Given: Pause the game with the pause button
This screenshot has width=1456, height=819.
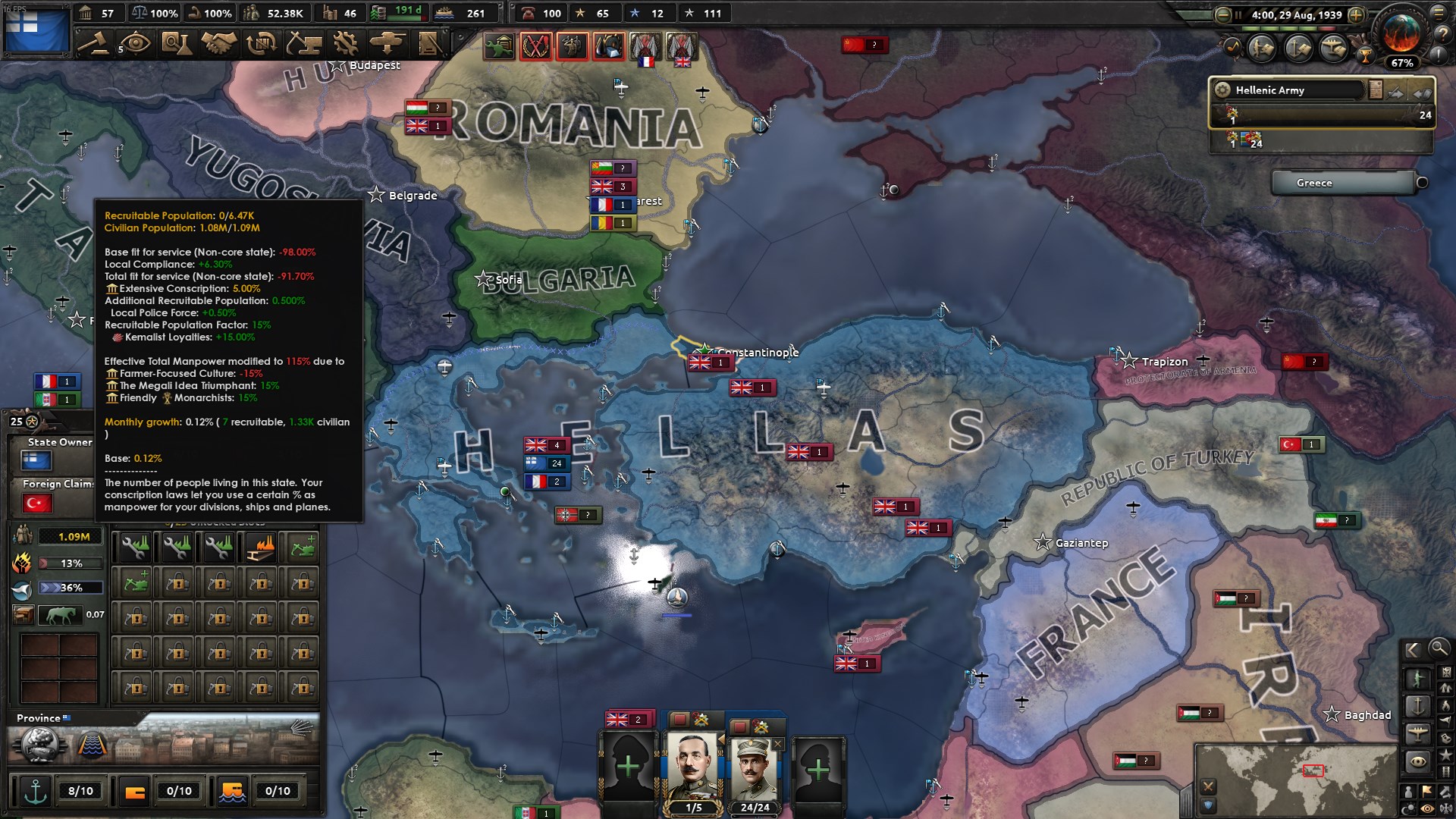Looking at the screenshot, I should tap(1240, 14).
